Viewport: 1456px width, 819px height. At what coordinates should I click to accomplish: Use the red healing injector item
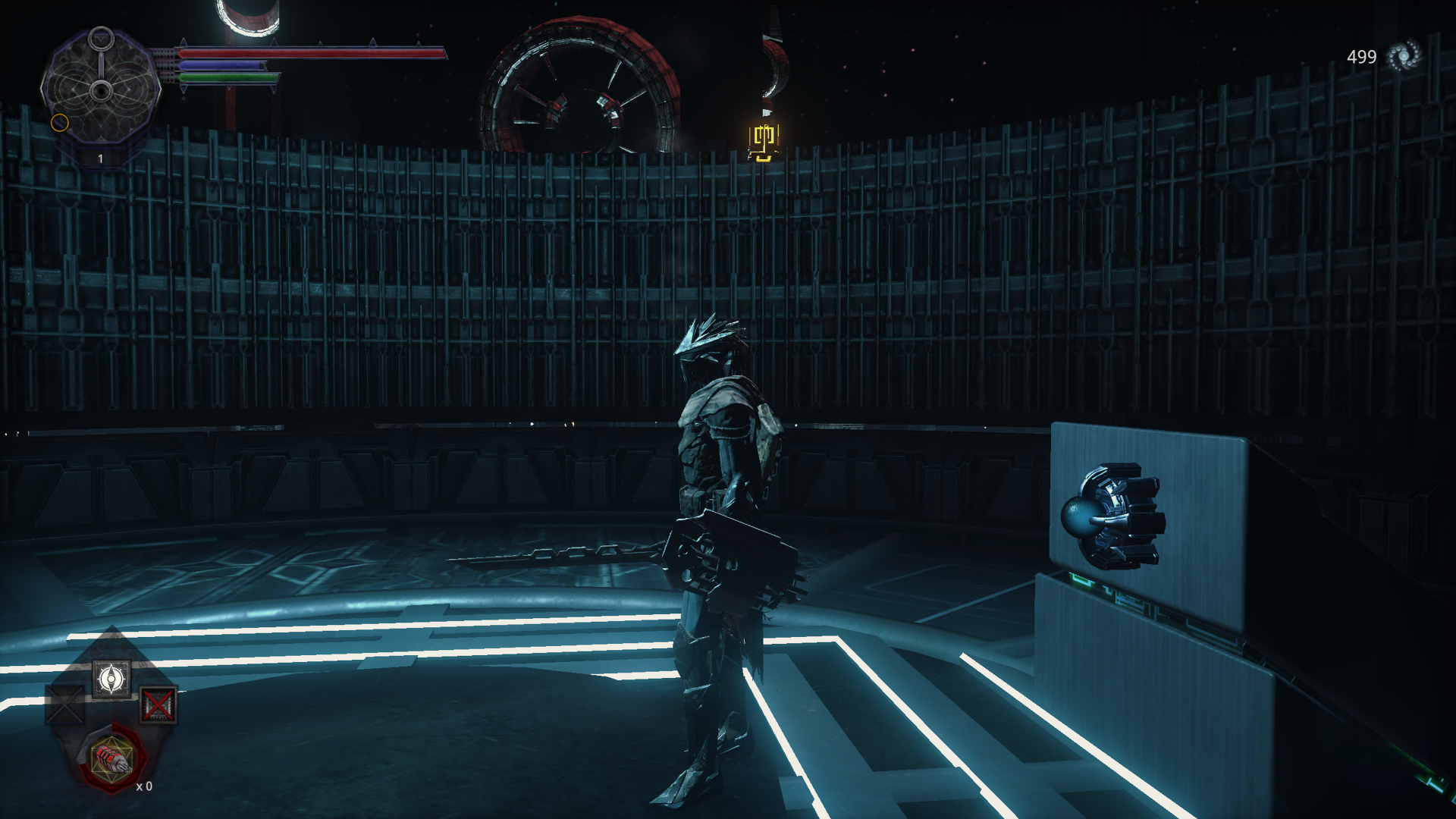pos(111,757)
